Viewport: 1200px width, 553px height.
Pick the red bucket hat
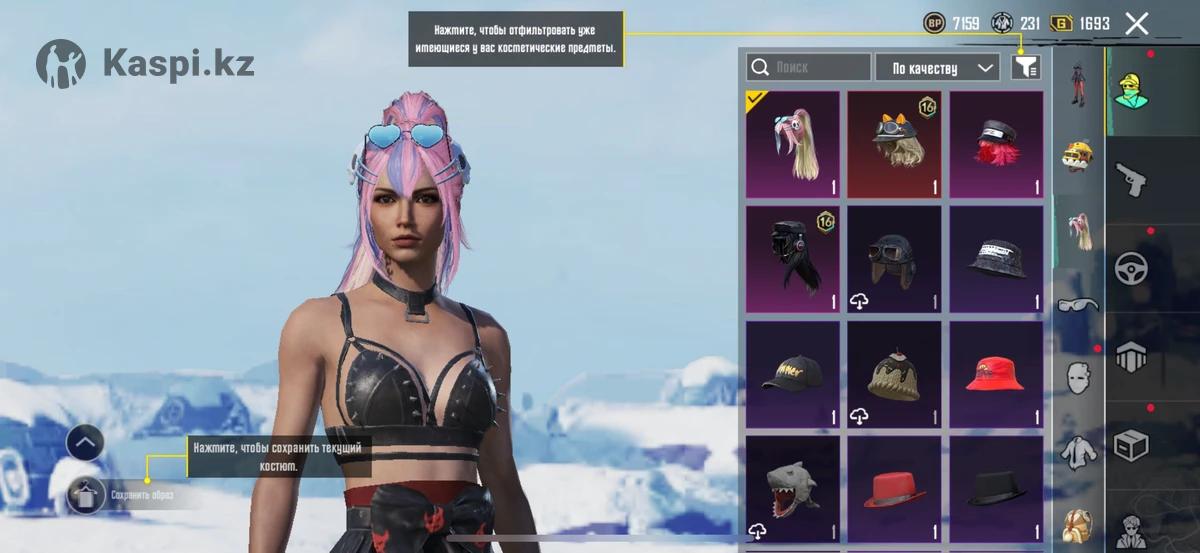pyautogui.click(x=996, y=374)
